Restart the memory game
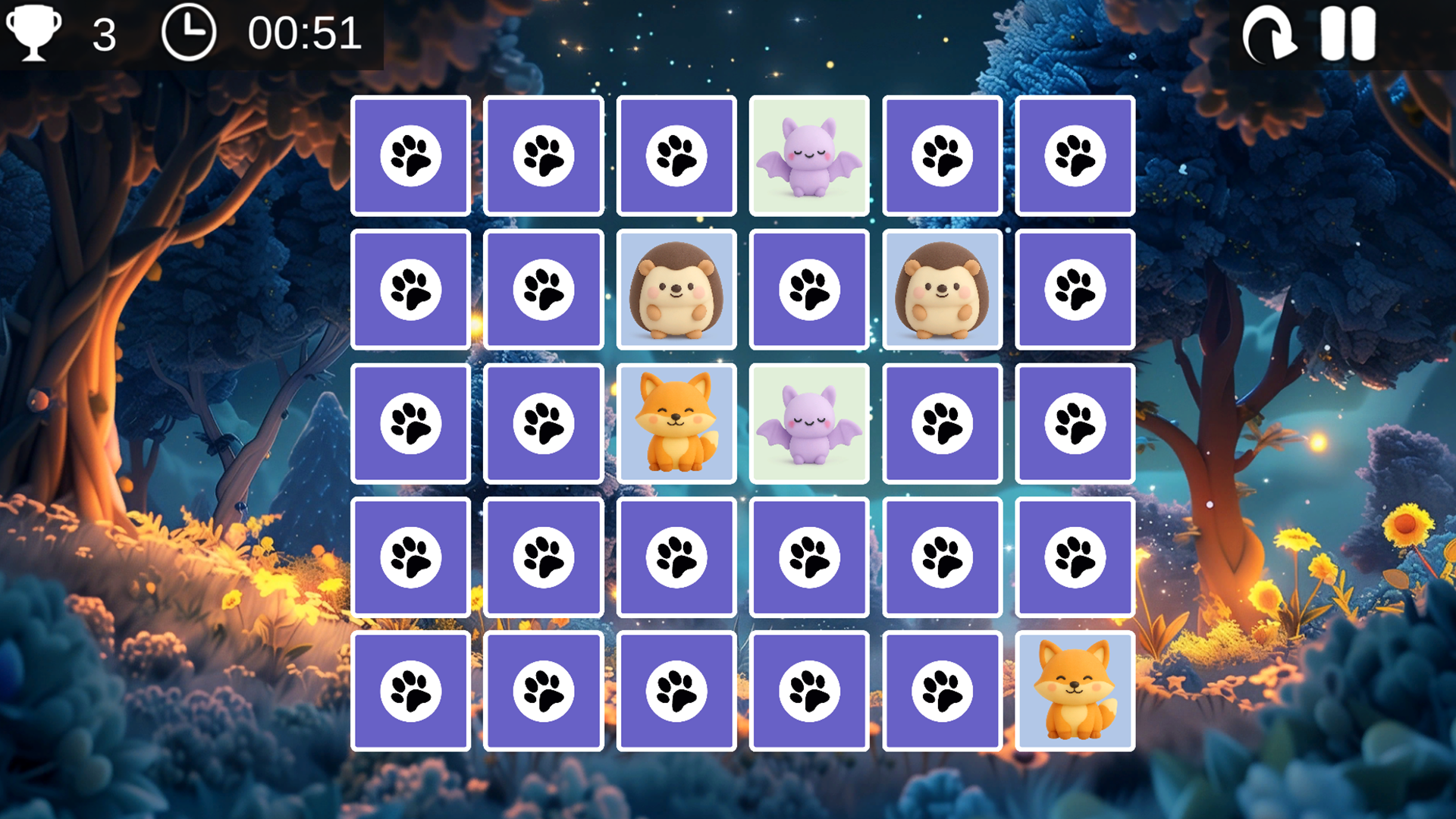 (1269, 33)
